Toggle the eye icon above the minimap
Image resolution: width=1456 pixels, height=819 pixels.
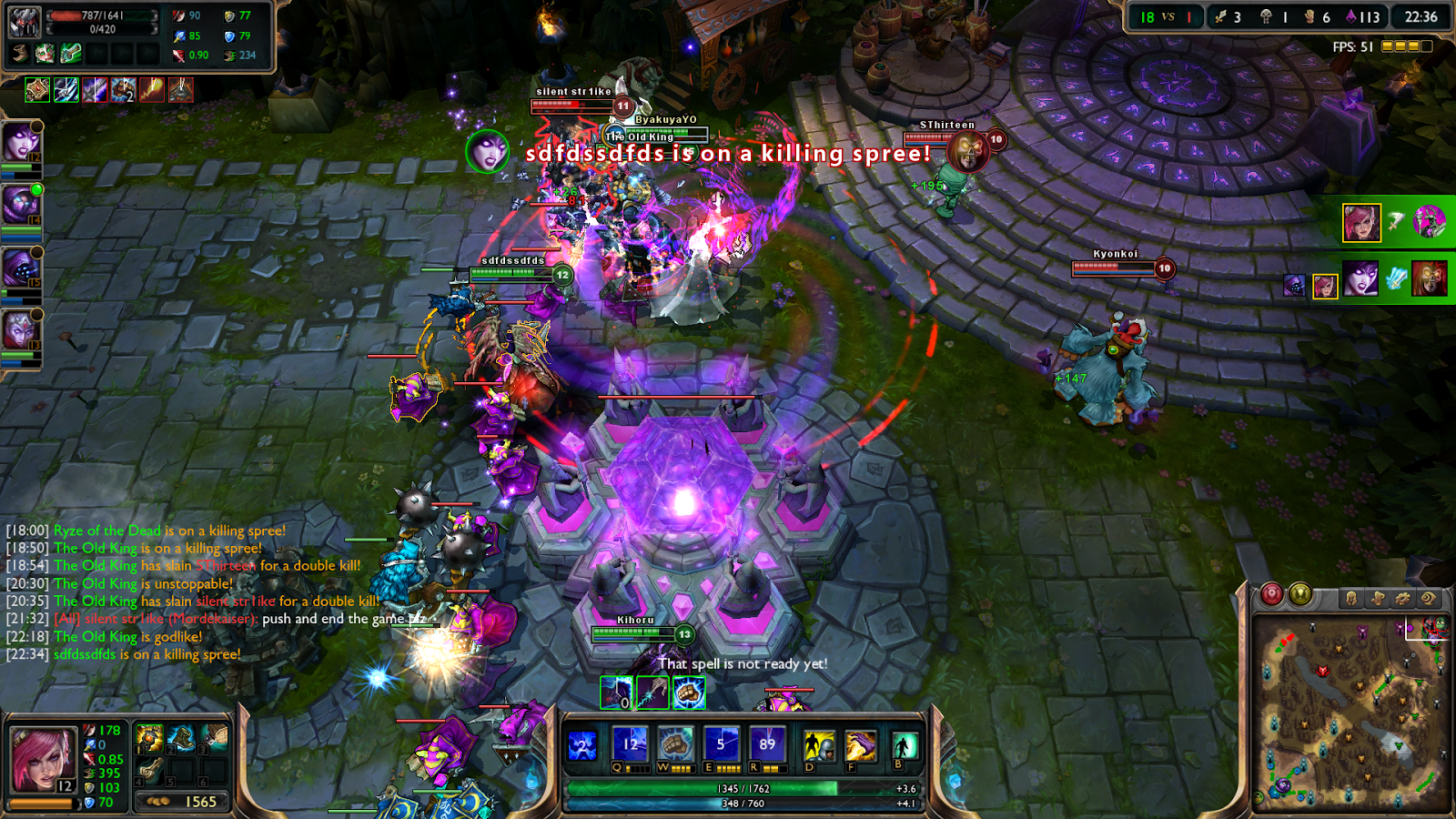pyautogui.click(x=1429, y=598)
